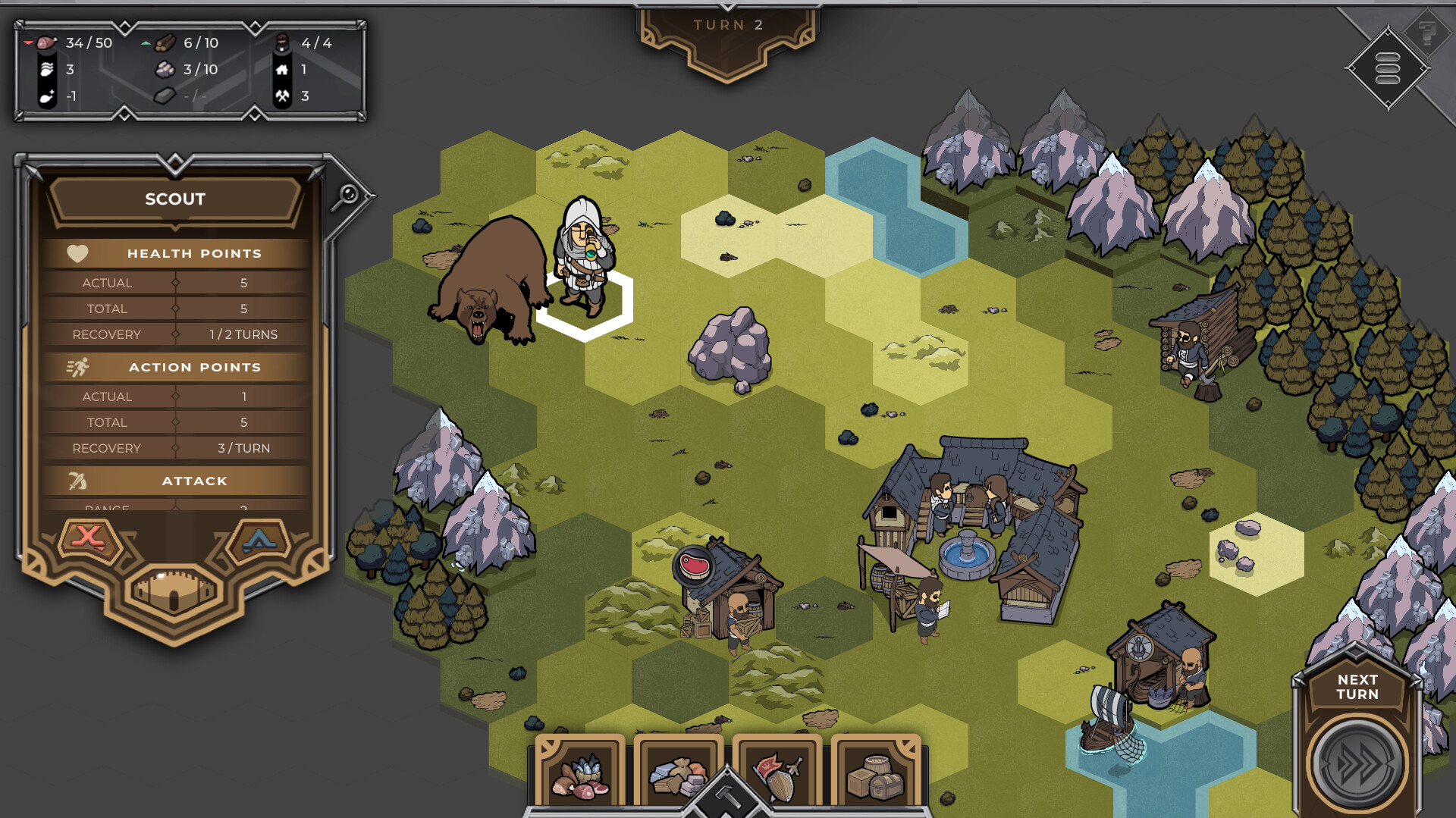Select the metal ingots build category
Screen dimensions: 1456x818
coord(677,773)
